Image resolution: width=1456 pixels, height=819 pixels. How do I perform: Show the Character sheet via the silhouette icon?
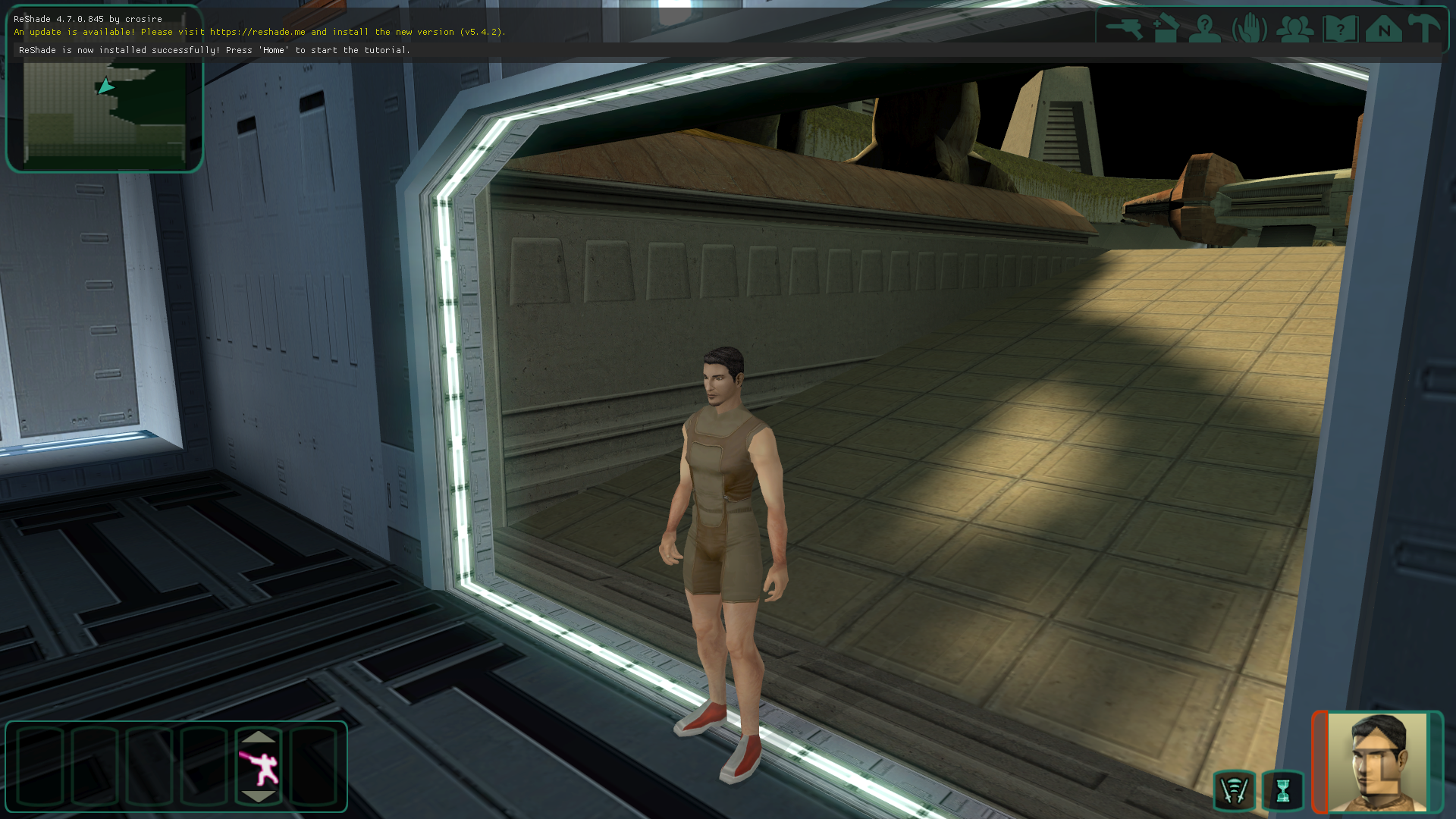tap(1205, 29)
